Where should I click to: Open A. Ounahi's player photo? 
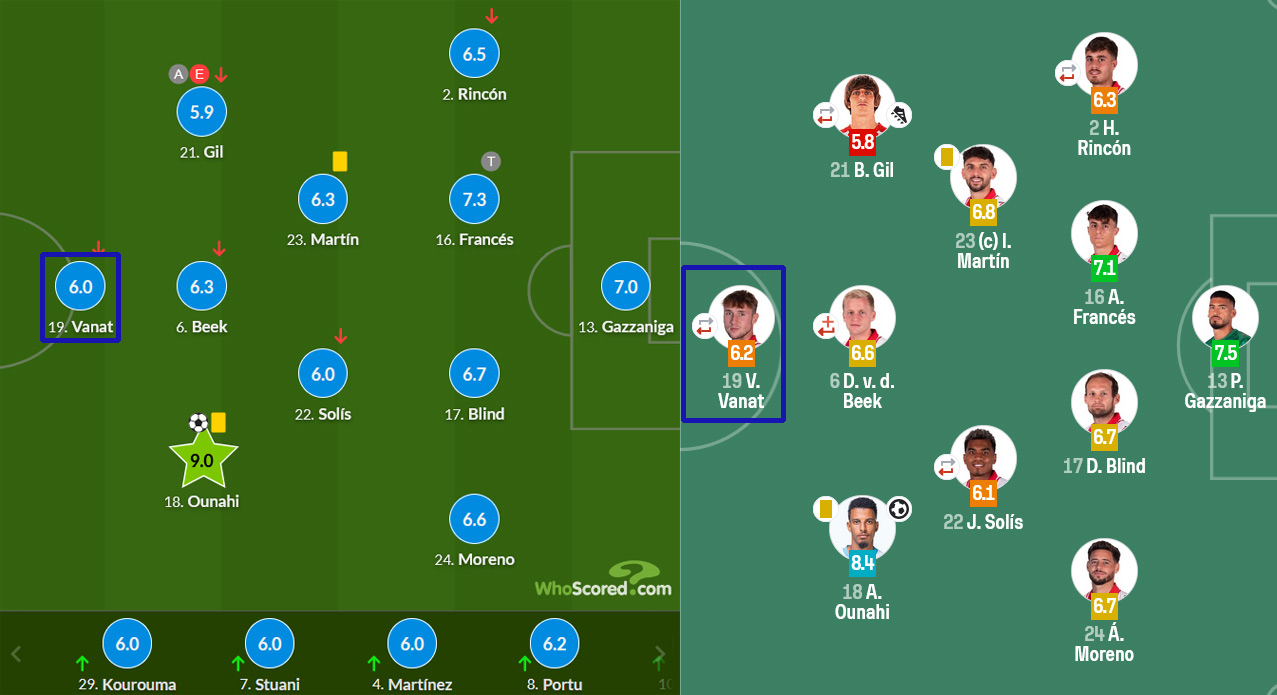862,527
